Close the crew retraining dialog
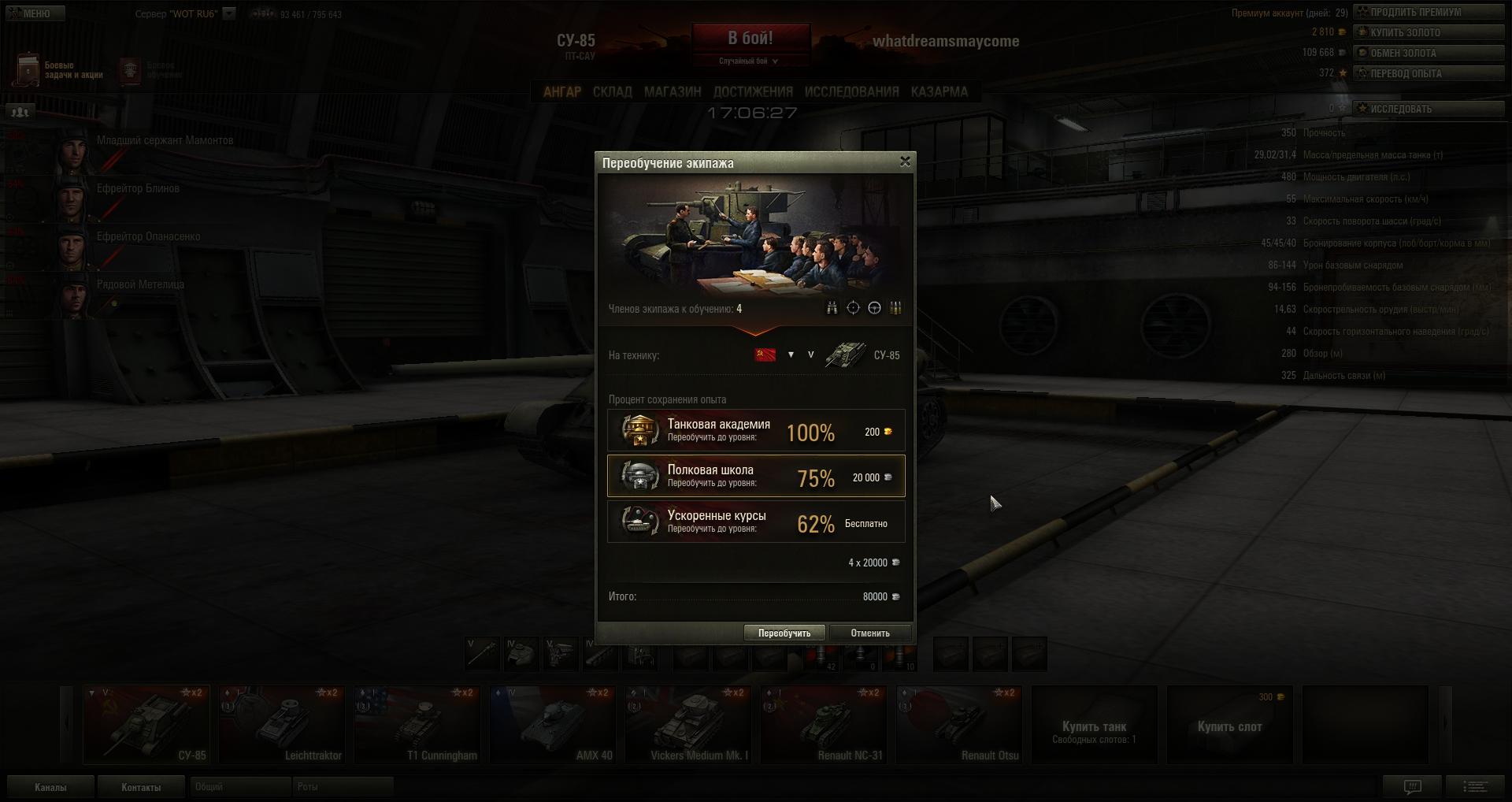Image resolution: width=1512 pixels, height=802 pixels. [905, 162]
